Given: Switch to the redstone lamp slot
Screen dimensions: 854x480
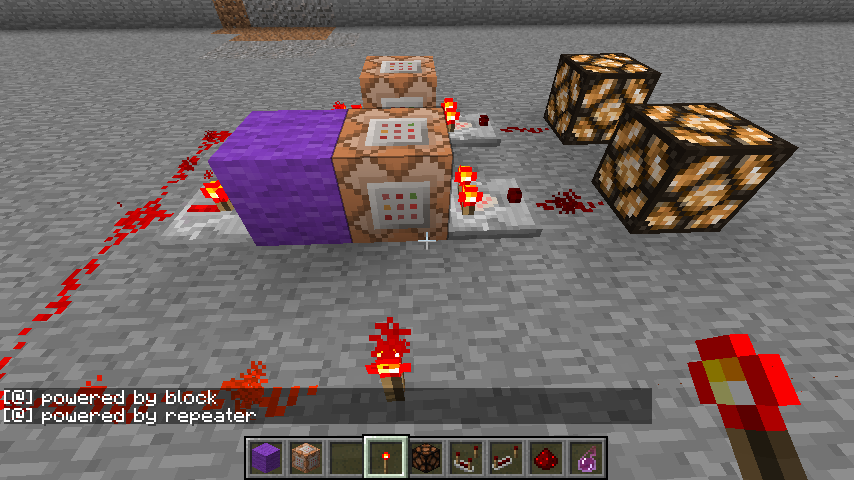Looking at the screenshot, I should [x=425, y=458].
